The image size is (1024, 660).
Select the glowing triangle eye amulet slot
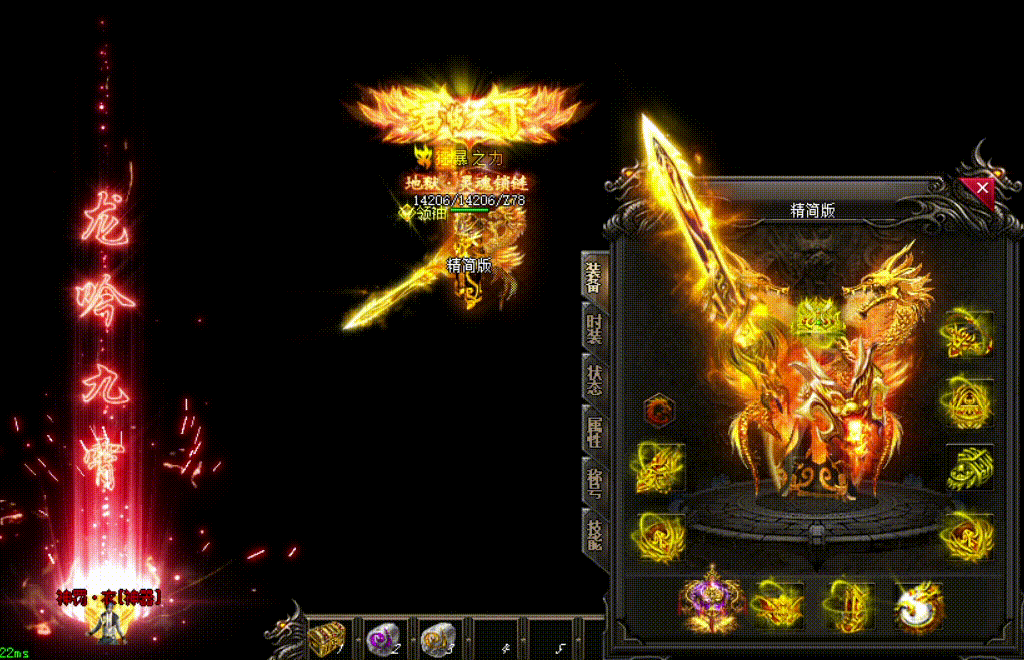(967, 400)
